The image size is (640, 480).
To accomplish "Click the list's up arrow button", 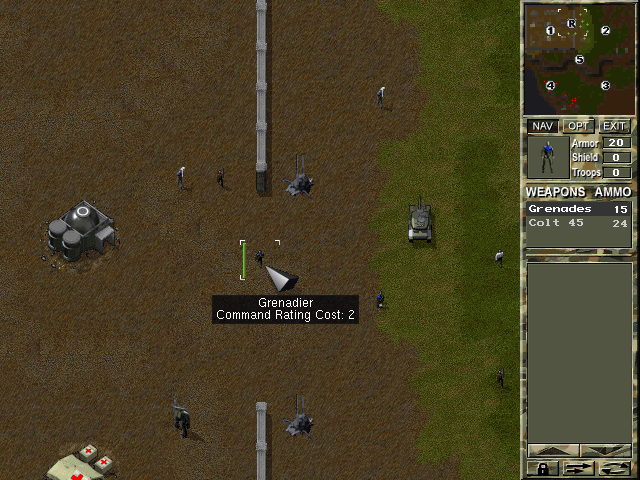I will [553, 451].
